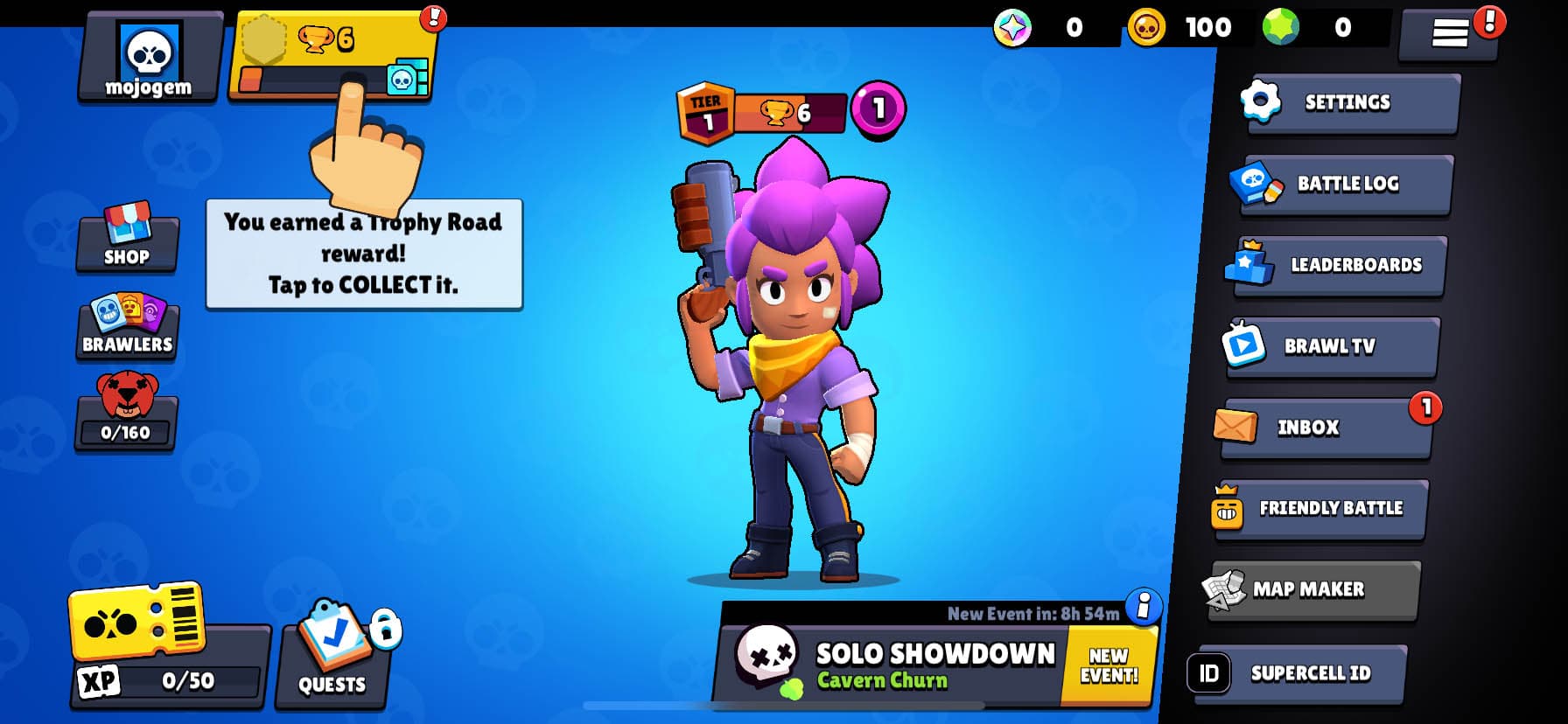Tap the Trophy Road progress bar to collect reward

pyautogui.click(x=332, y=79)
